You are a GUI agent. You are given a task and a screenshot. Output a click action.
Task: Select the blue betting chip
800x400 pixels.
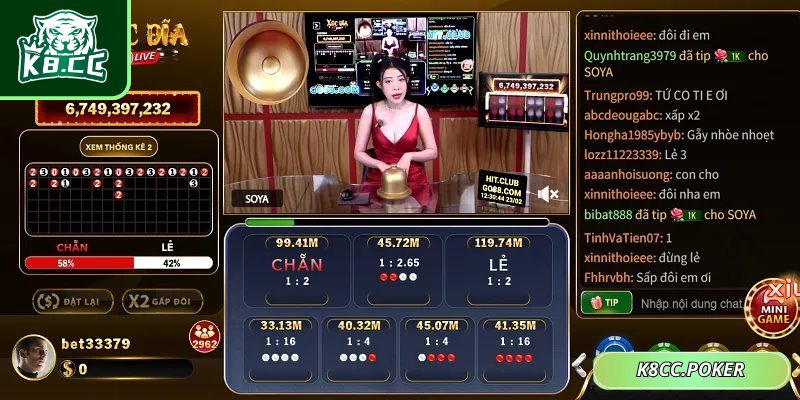pyautogui.click(x=613, y=347)
